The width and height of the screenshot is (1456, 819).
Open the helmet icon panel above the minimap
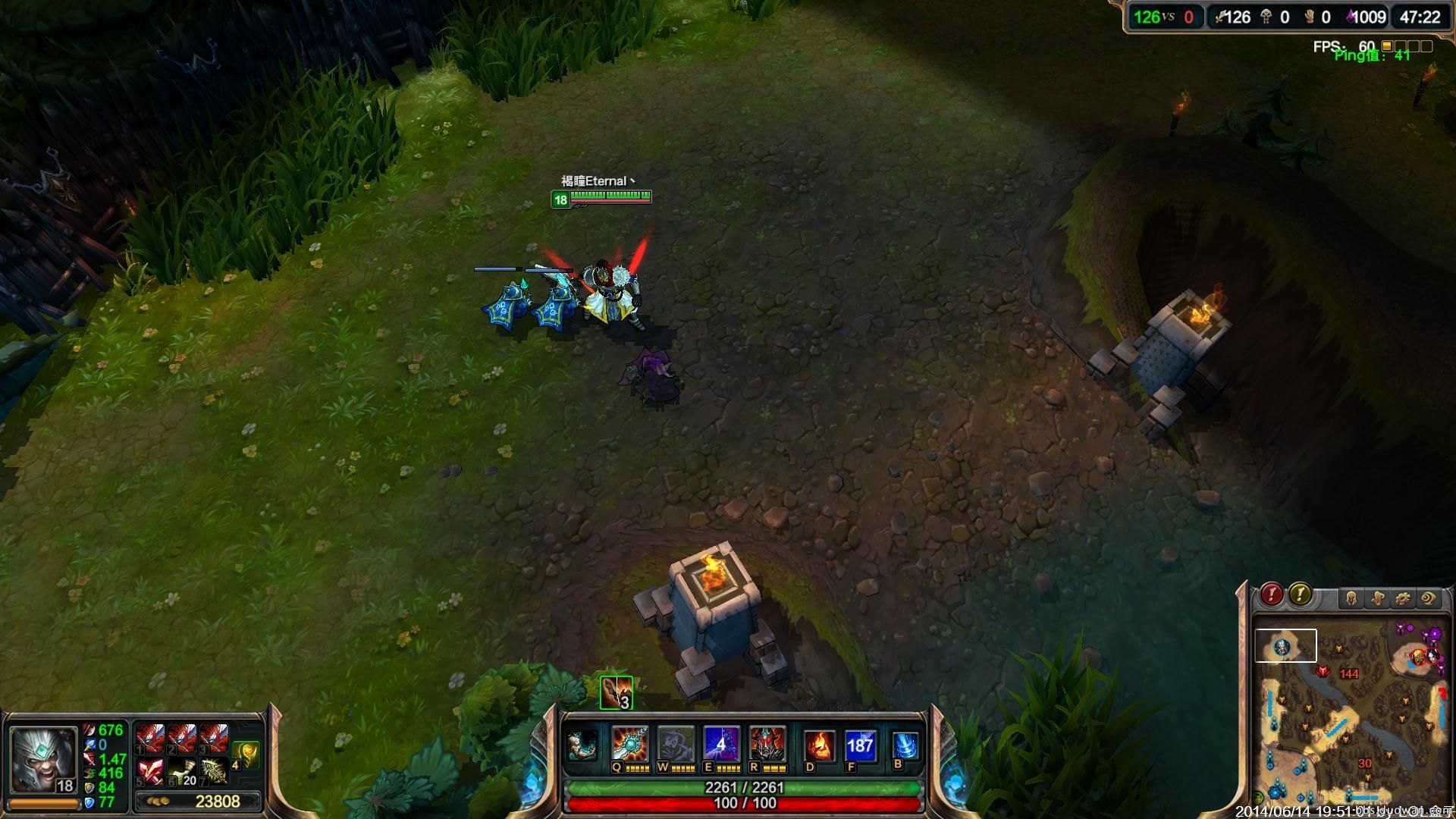[x=1351, y=598]
